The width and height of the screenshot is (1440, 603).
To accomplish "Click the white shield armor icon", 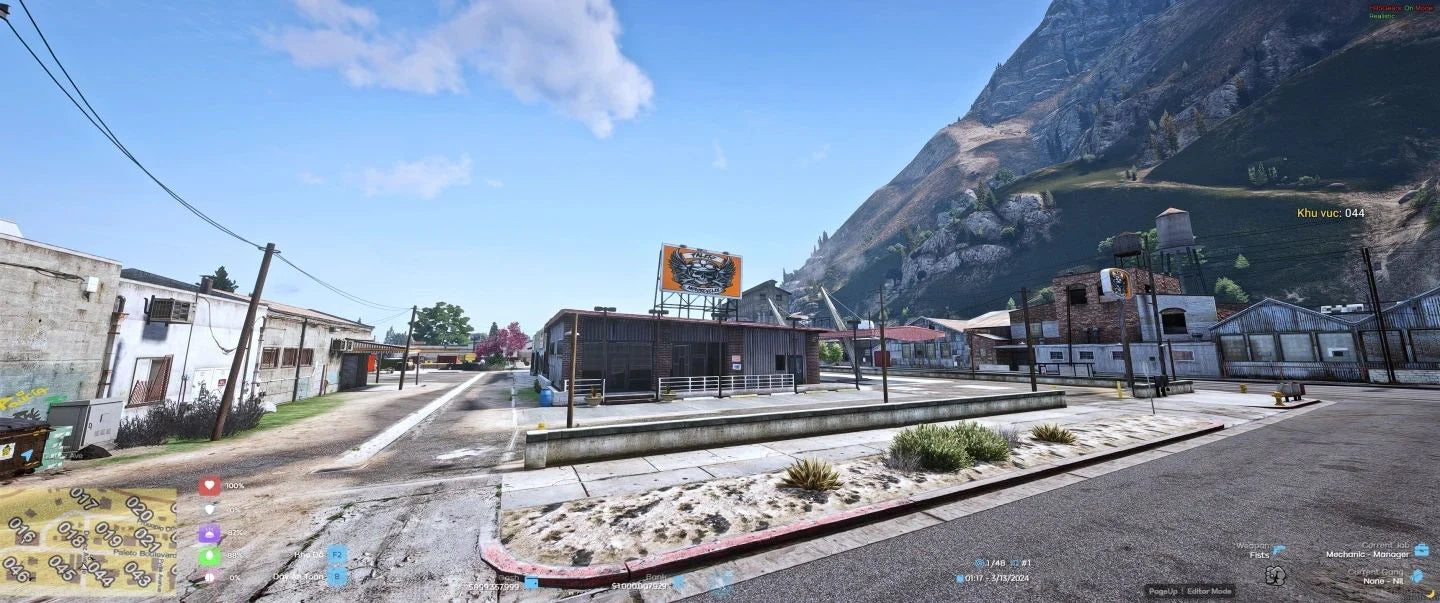I will click(209, 510).
